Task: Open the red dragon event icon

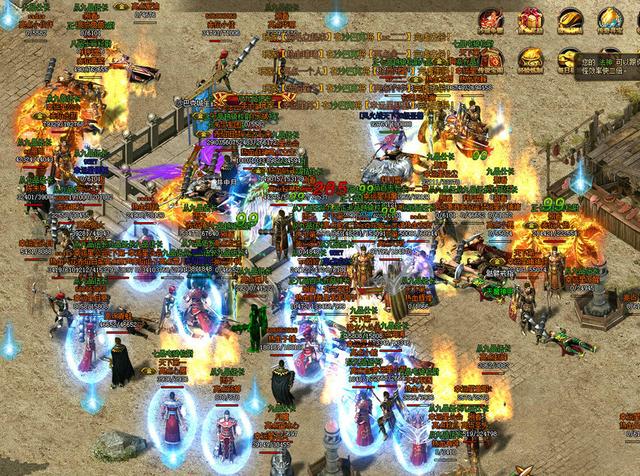Action: click(x=491, y=19)
